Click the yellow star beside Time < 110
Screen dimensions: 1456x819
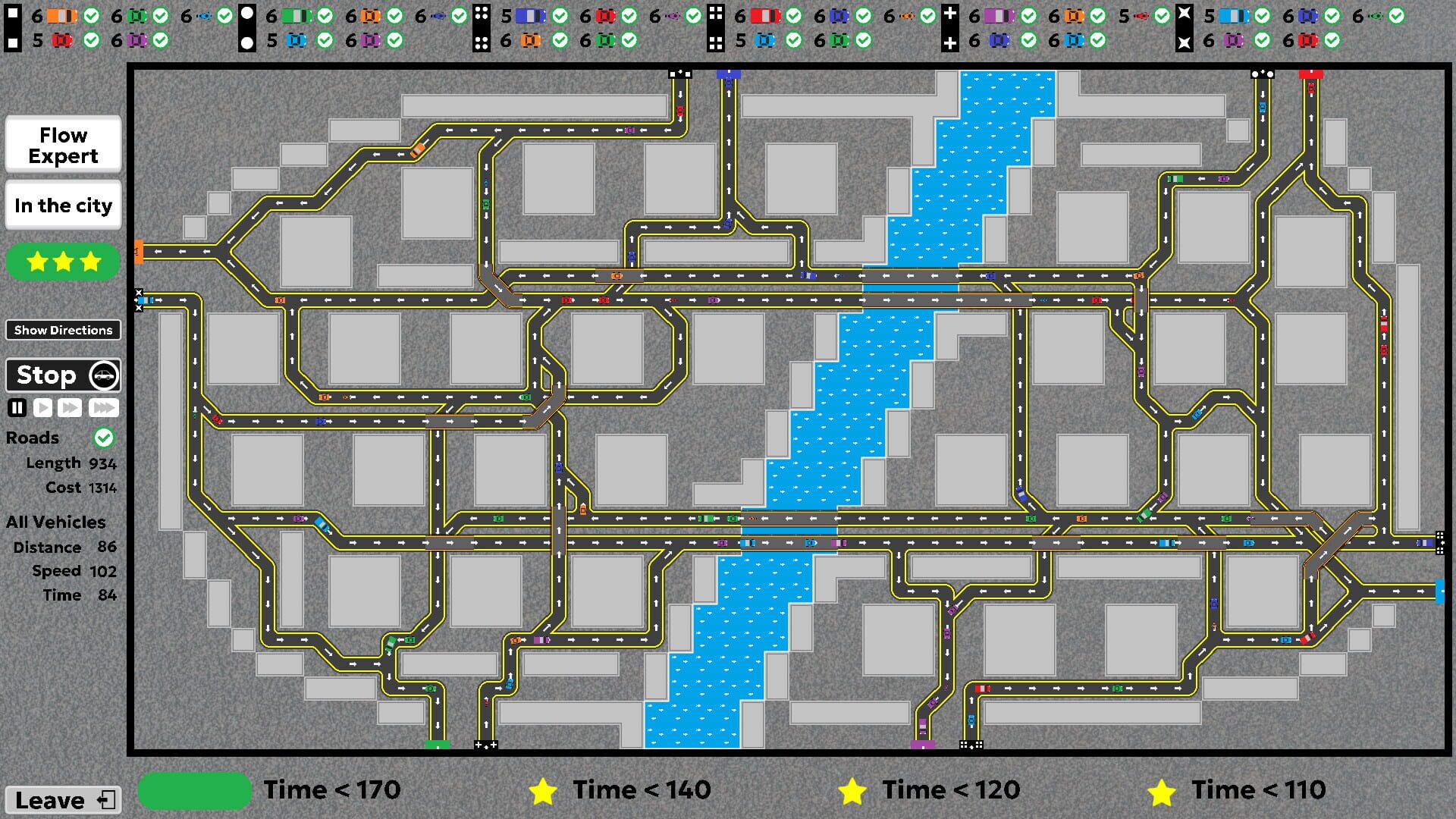coord(1161,790)
